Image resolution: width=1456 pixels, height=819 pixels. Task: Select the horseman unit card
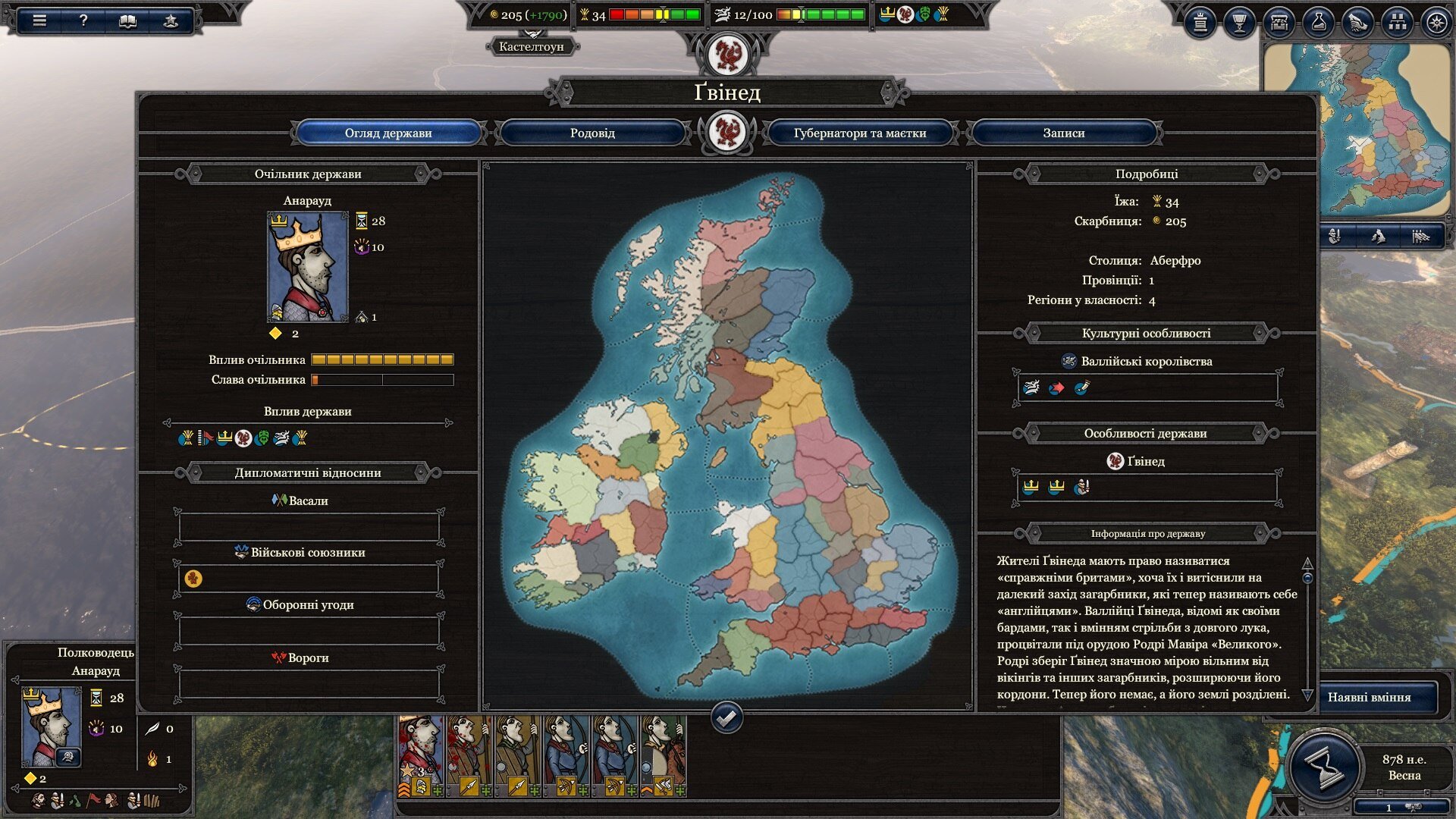coord(664,756)
